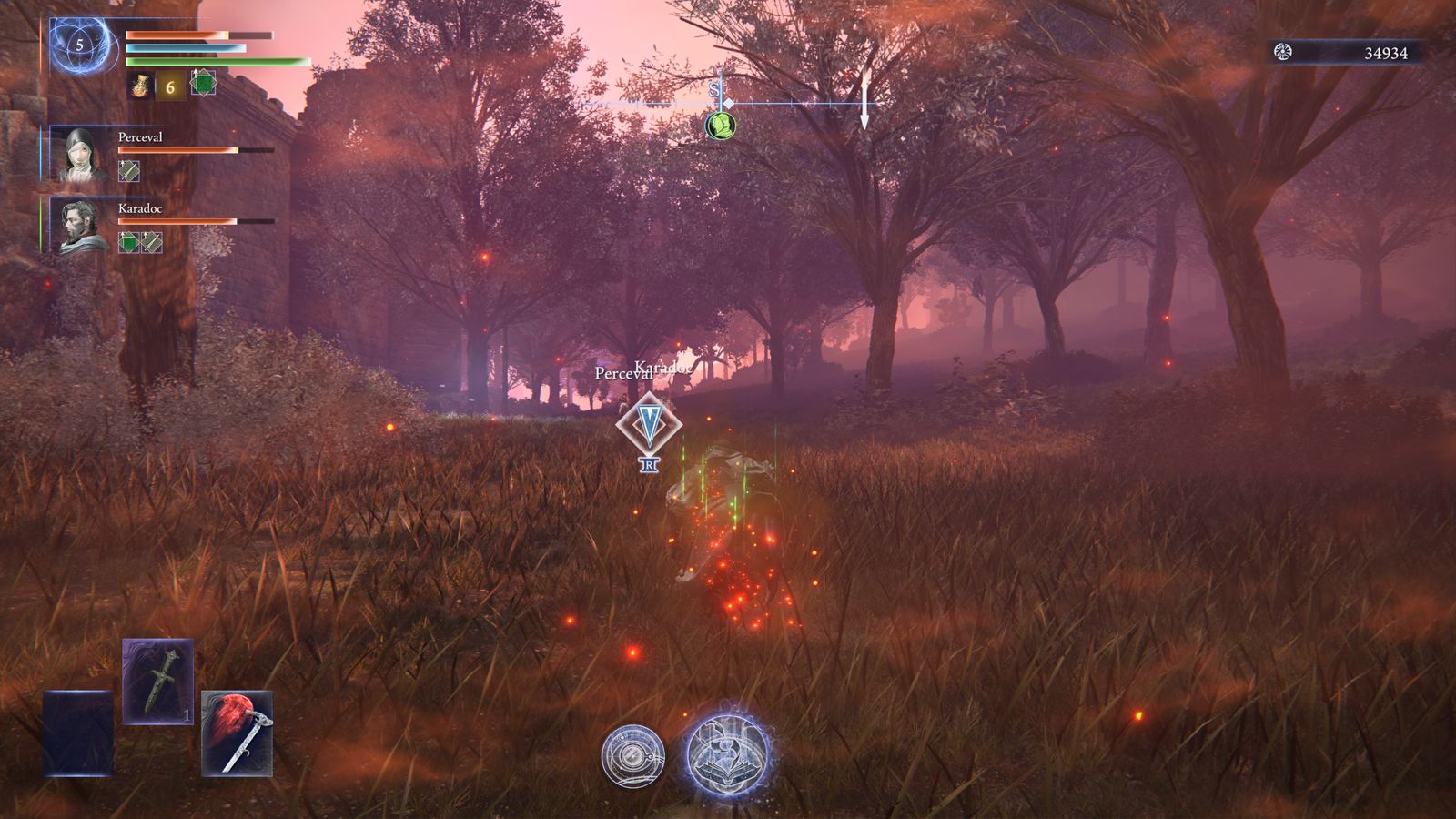Click the empty dark left-hand slot

pos(78,733)
